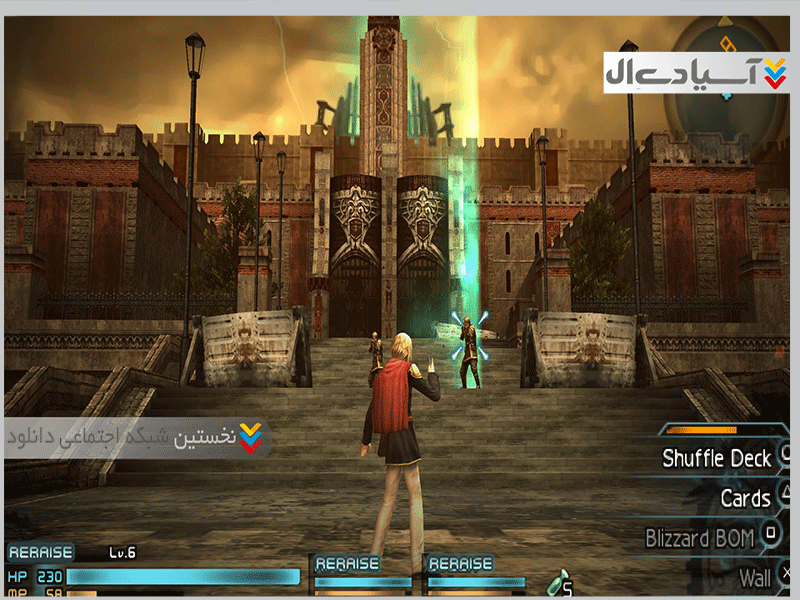Select the Shuffle Deck command
Viewport: 800px width, 600px height.
pyautogui.click(x=717, y=459)
